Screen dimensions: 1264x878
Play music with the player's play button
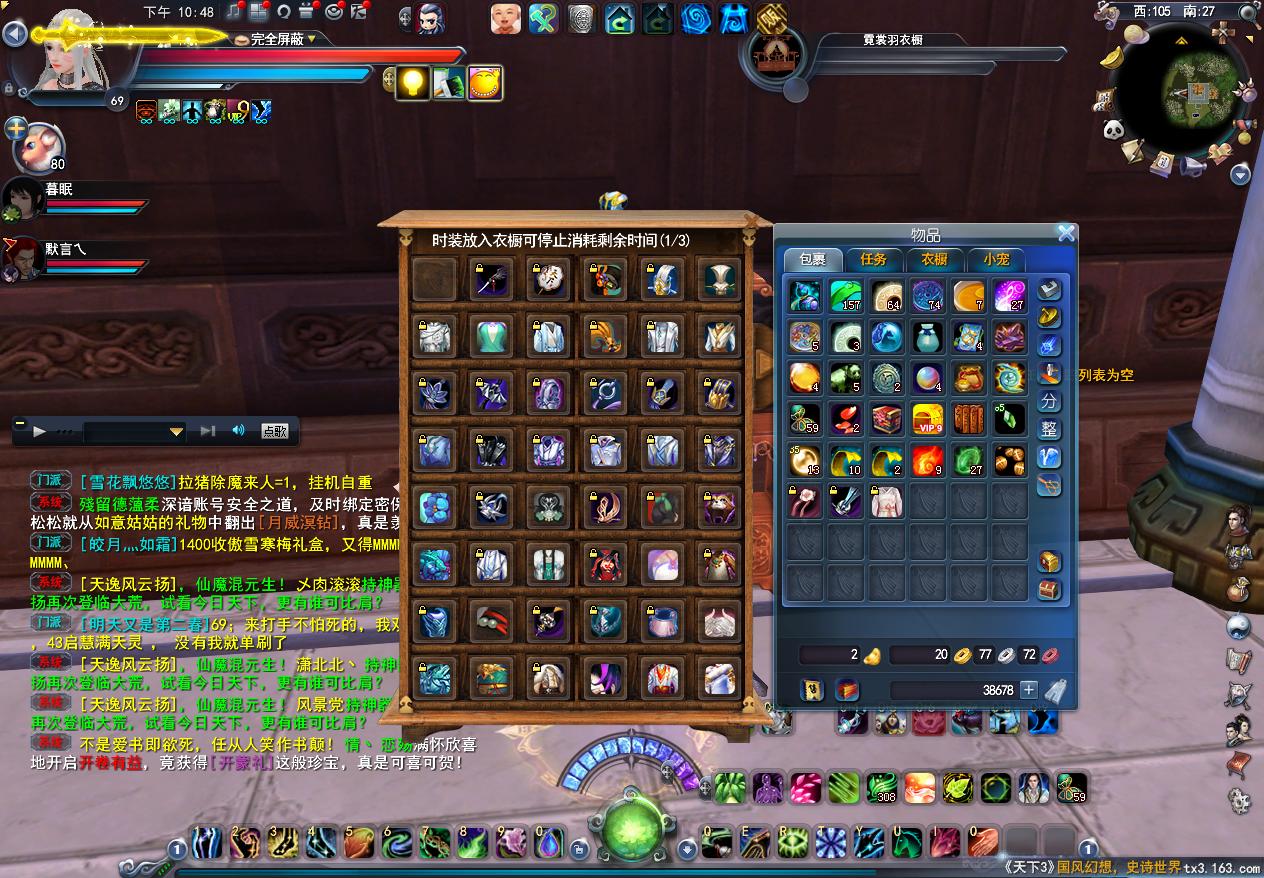click(40, 431)
